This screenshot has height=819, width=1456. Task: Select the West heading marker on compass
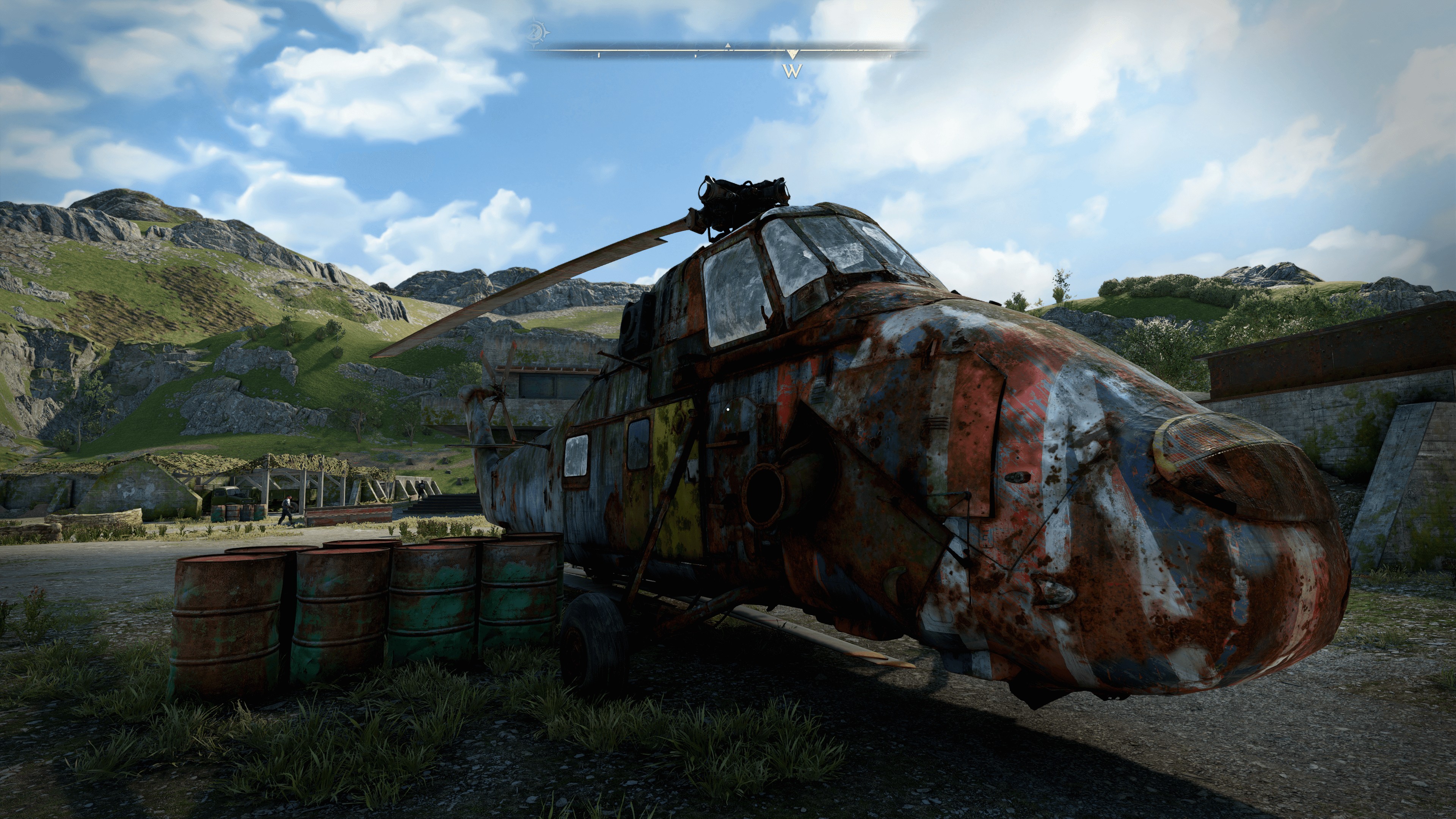click(x=792, y=70)
